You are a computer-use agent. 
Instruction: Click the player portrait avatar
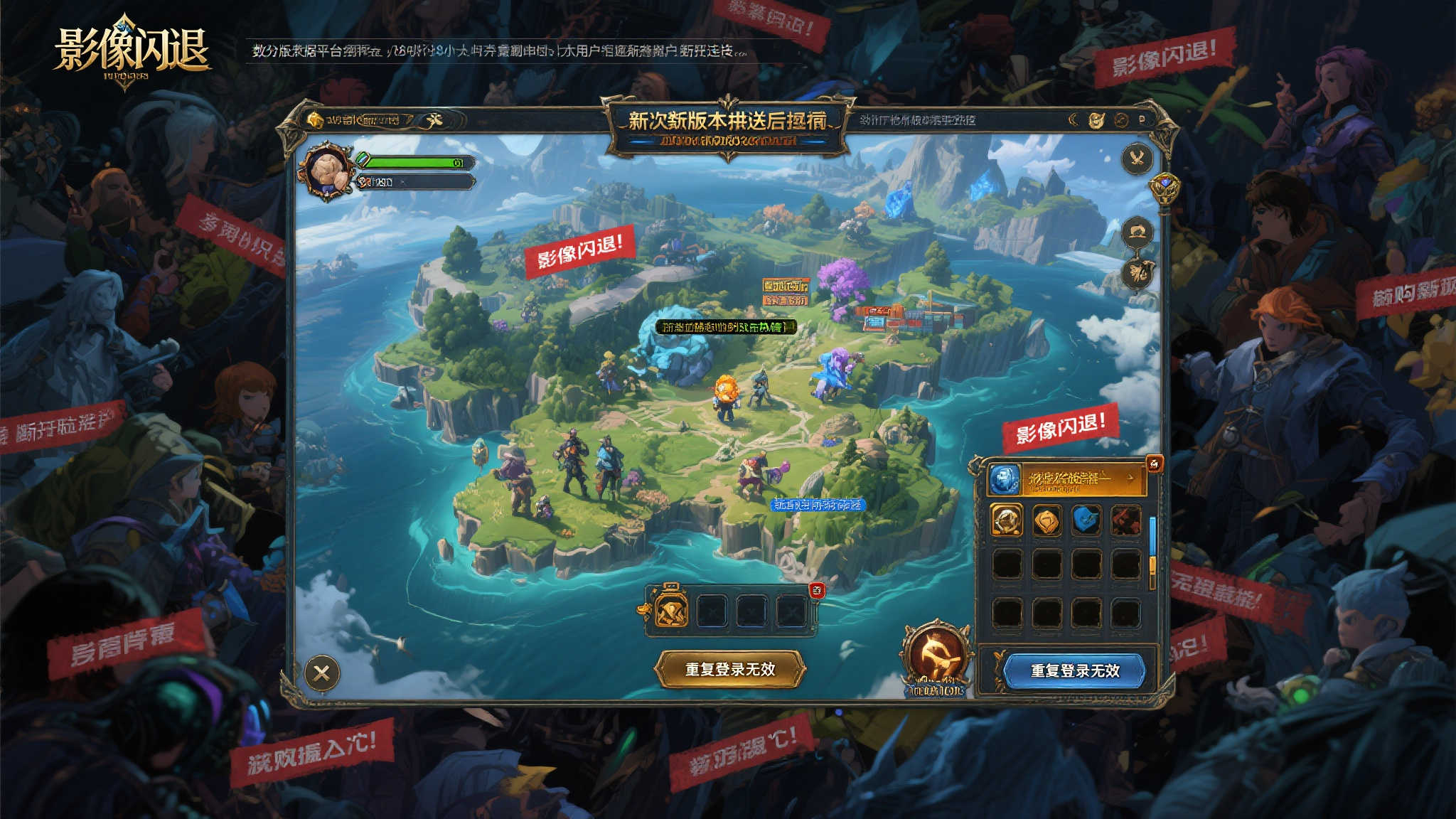pyautogui.click(x=329, y=171)
